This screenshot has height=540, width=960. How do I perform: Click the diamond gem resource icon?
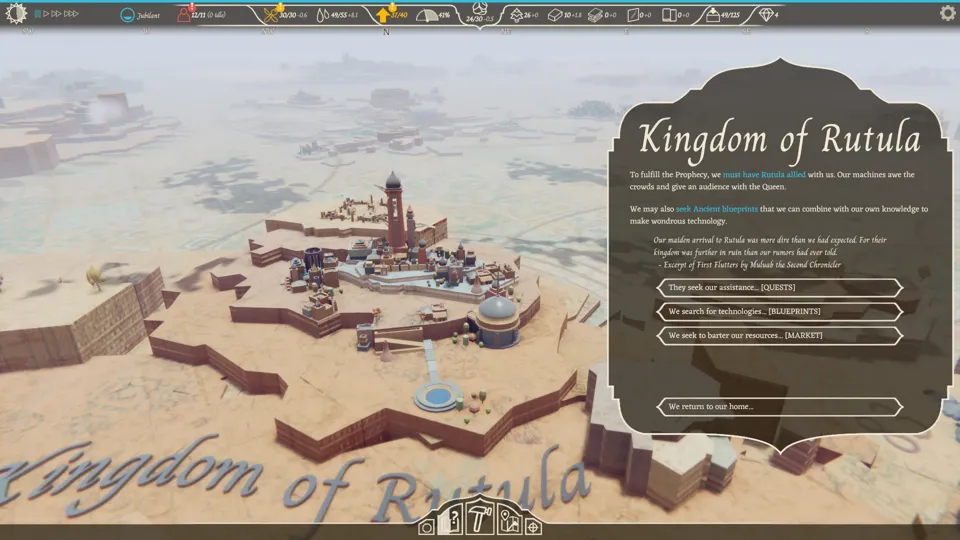(x=766, y=15)
